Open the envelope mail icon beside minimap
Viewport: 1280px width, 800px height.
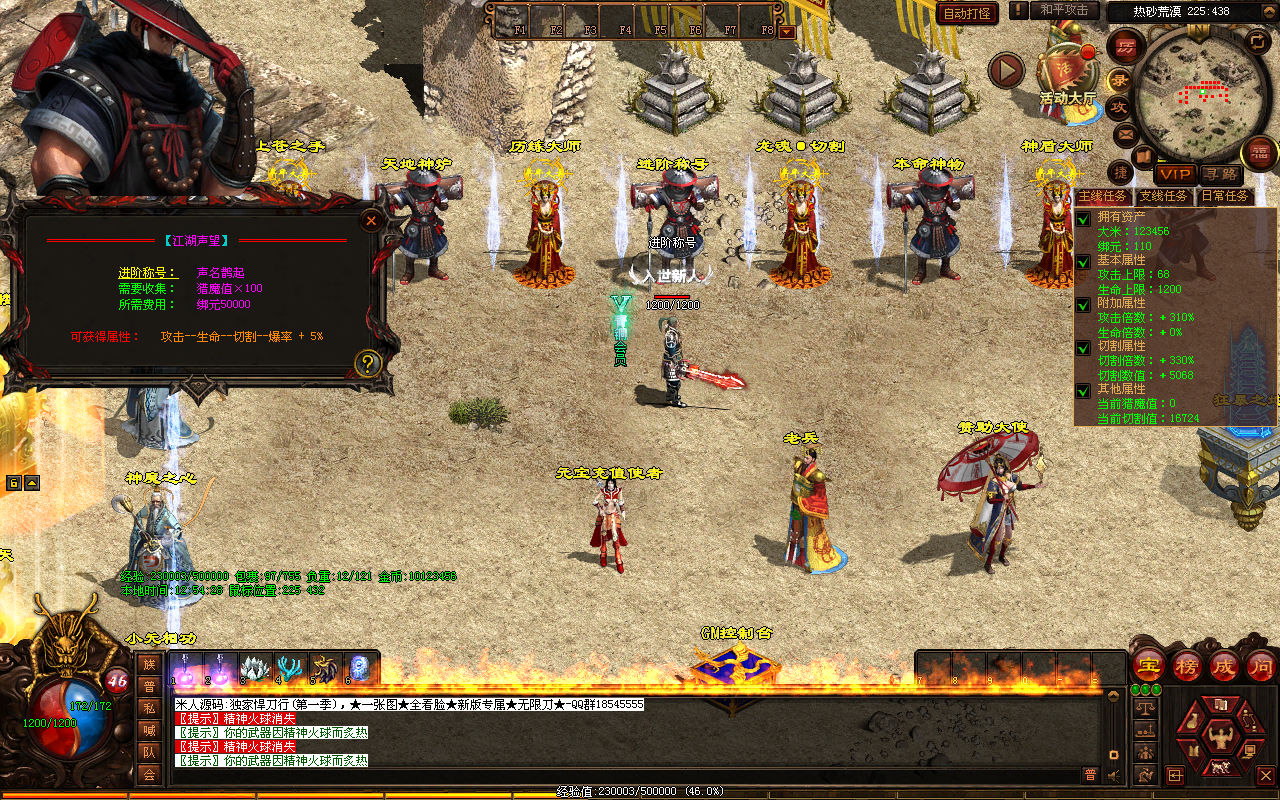tap(1126, 133)
